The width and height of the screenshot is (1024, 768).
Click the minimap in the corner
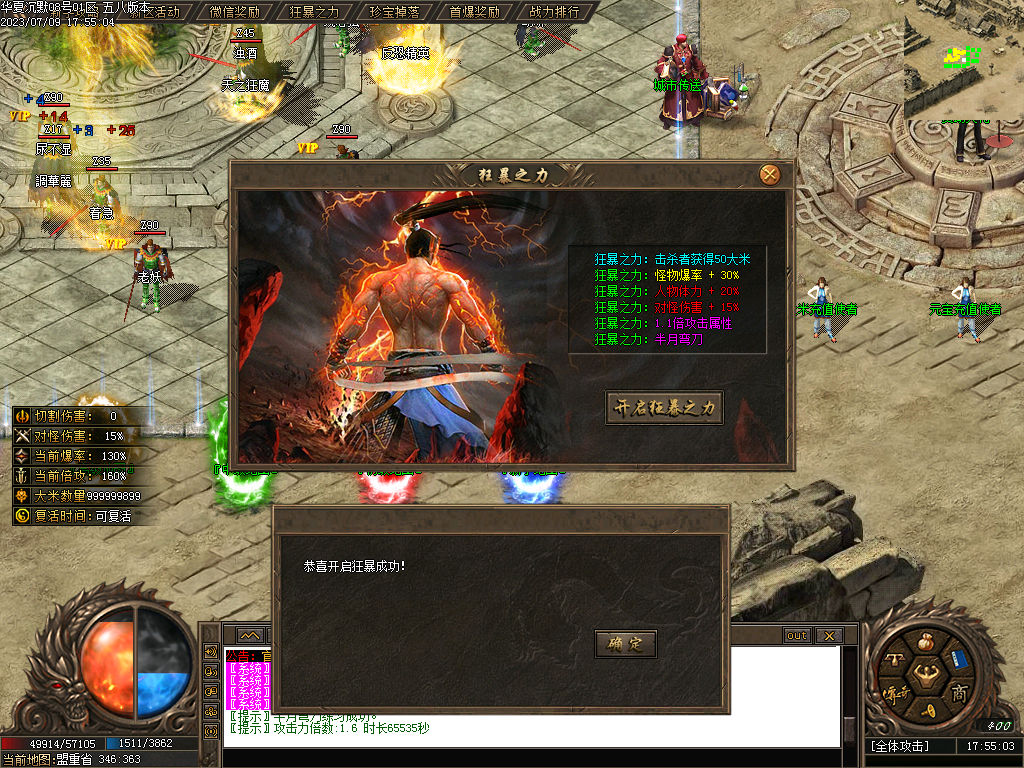tap(963, 60)
